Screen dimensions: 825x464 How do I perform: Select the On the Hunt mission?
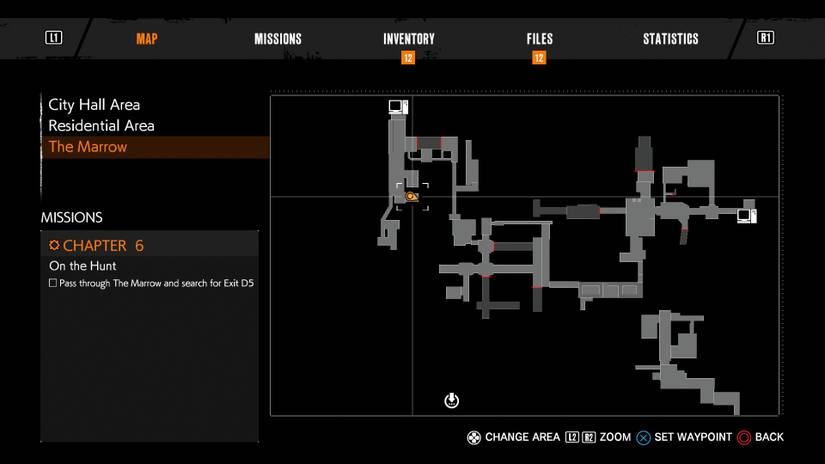(83, 266)
